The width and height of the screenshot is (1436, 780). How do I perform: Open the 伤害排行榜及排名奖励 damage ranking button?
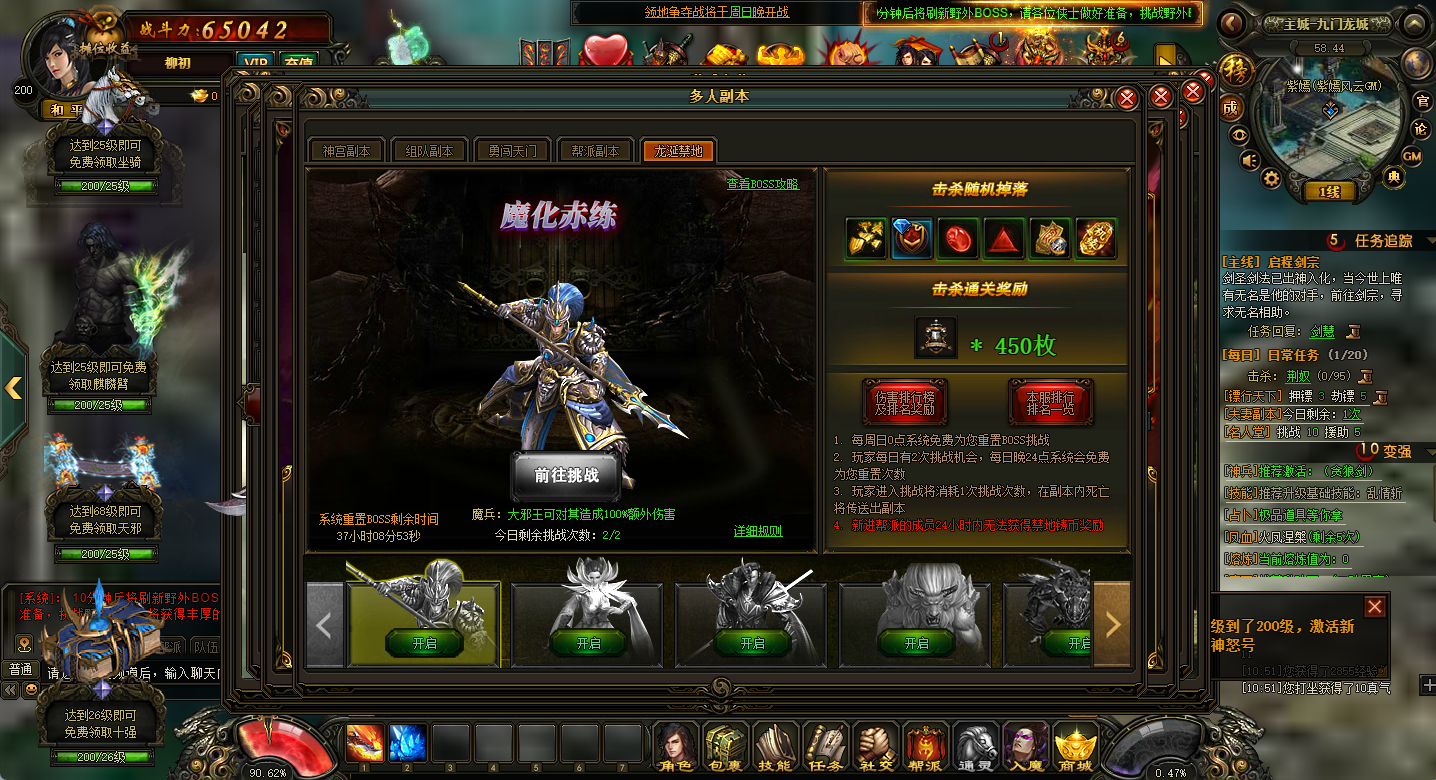[903, 401]
